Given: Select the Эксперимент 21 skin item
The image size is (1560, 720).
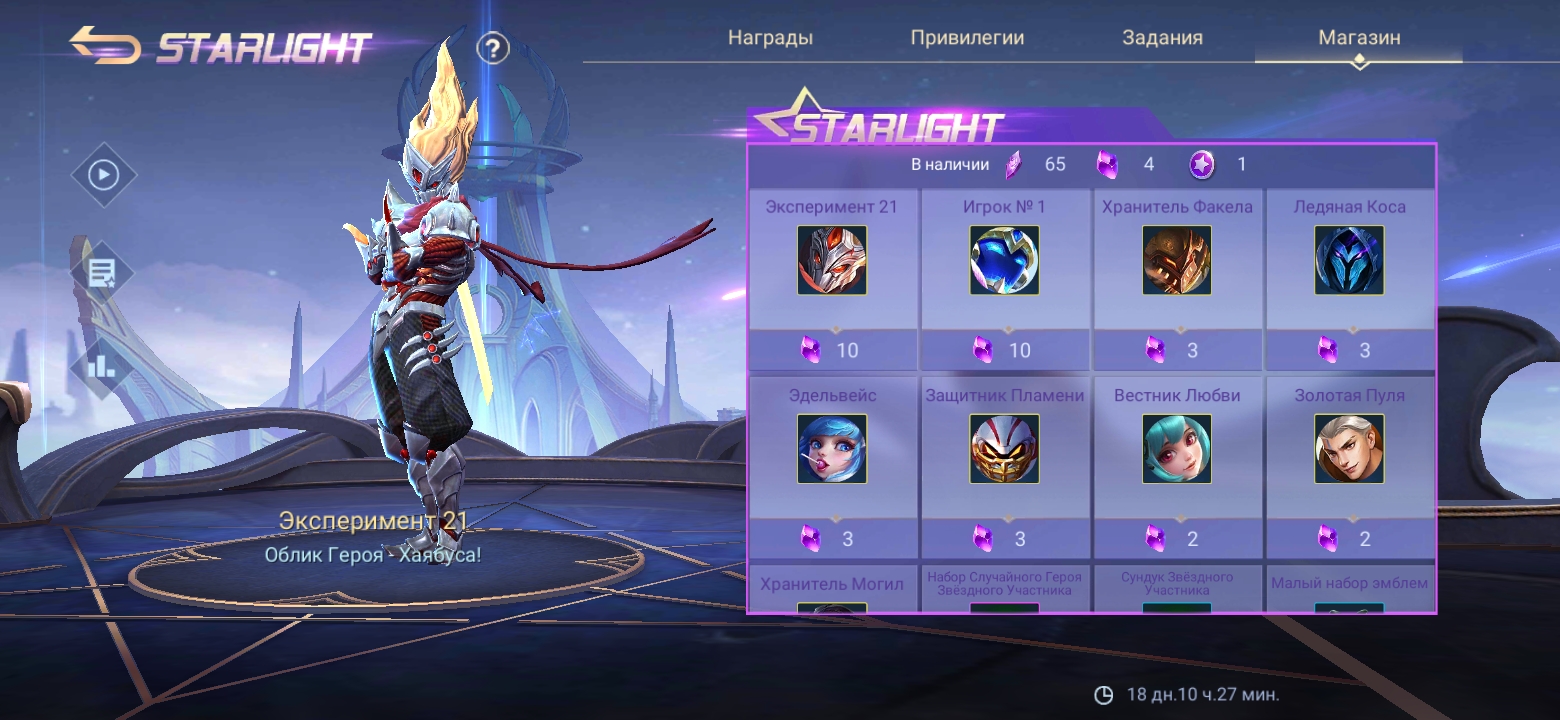Looking at the screenshot, I should point(832,260).
